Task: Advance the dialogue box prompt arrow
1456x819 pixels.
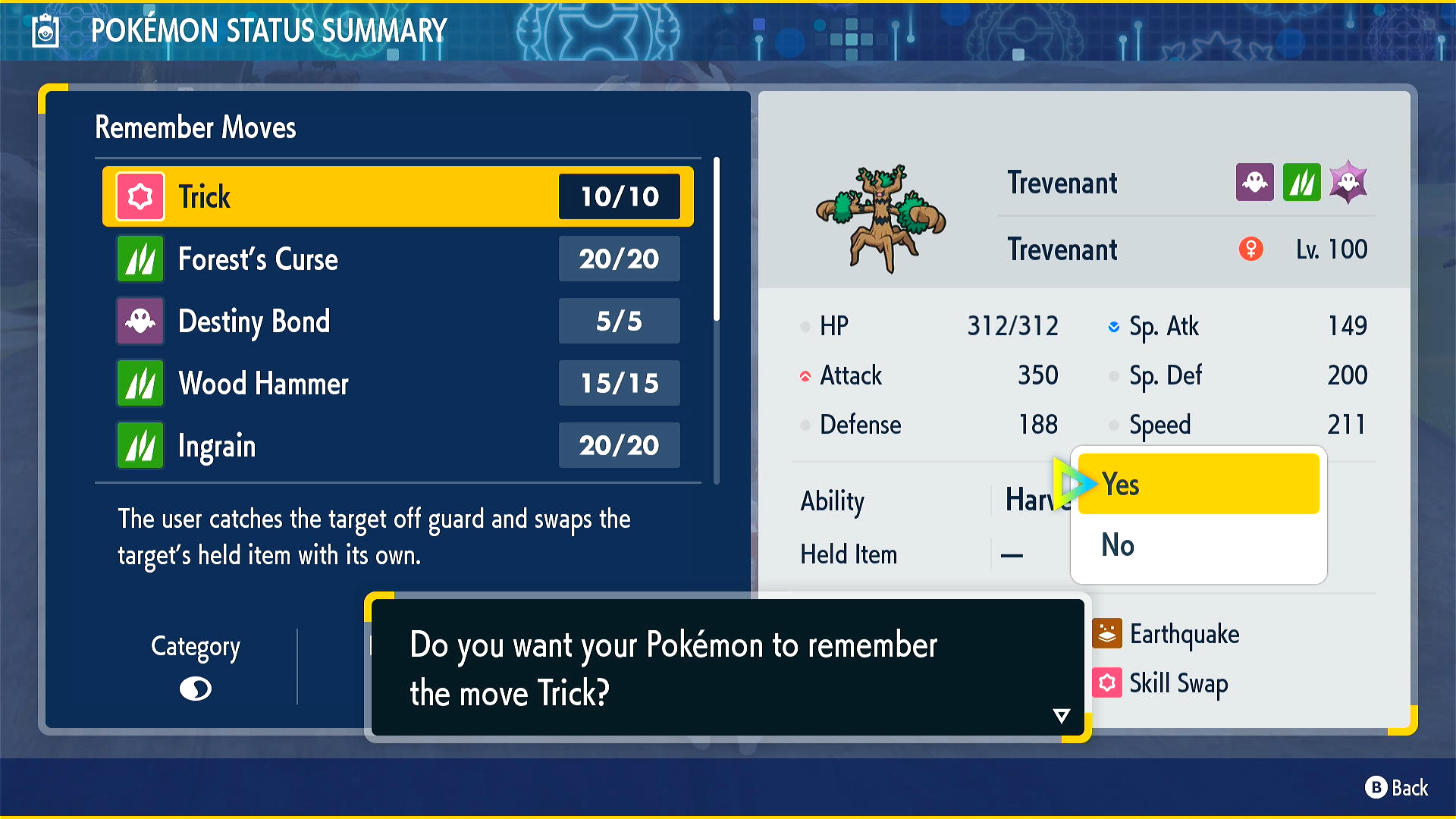Action: pos(1061,715)
